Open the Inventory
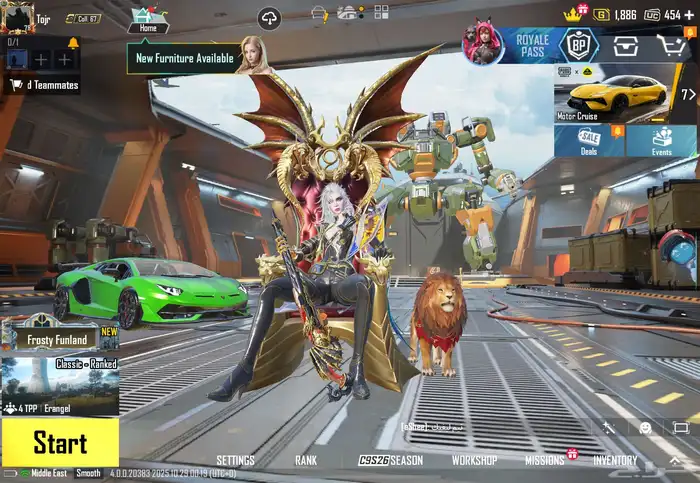 coord(615,461)
